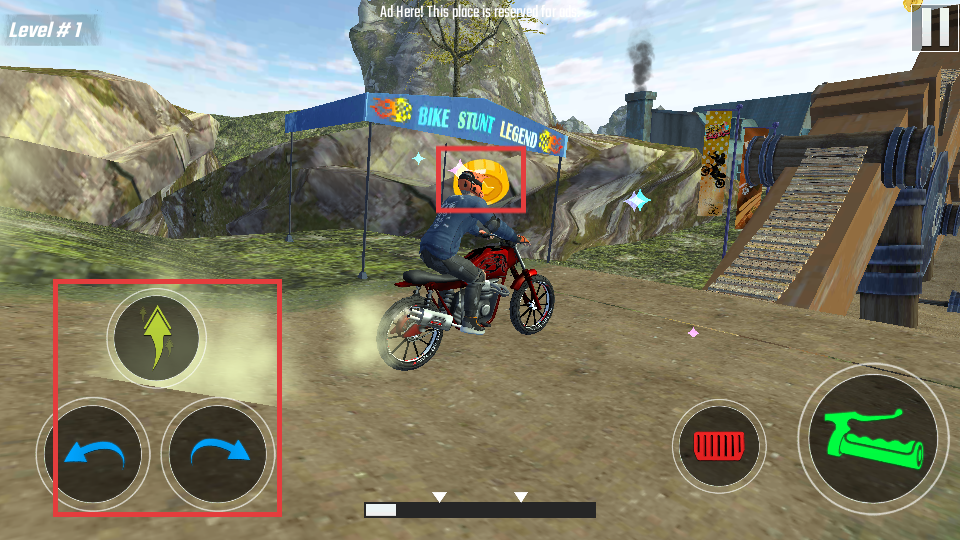
Task: Pause the game with the top corner button
Action: (935, 27)
